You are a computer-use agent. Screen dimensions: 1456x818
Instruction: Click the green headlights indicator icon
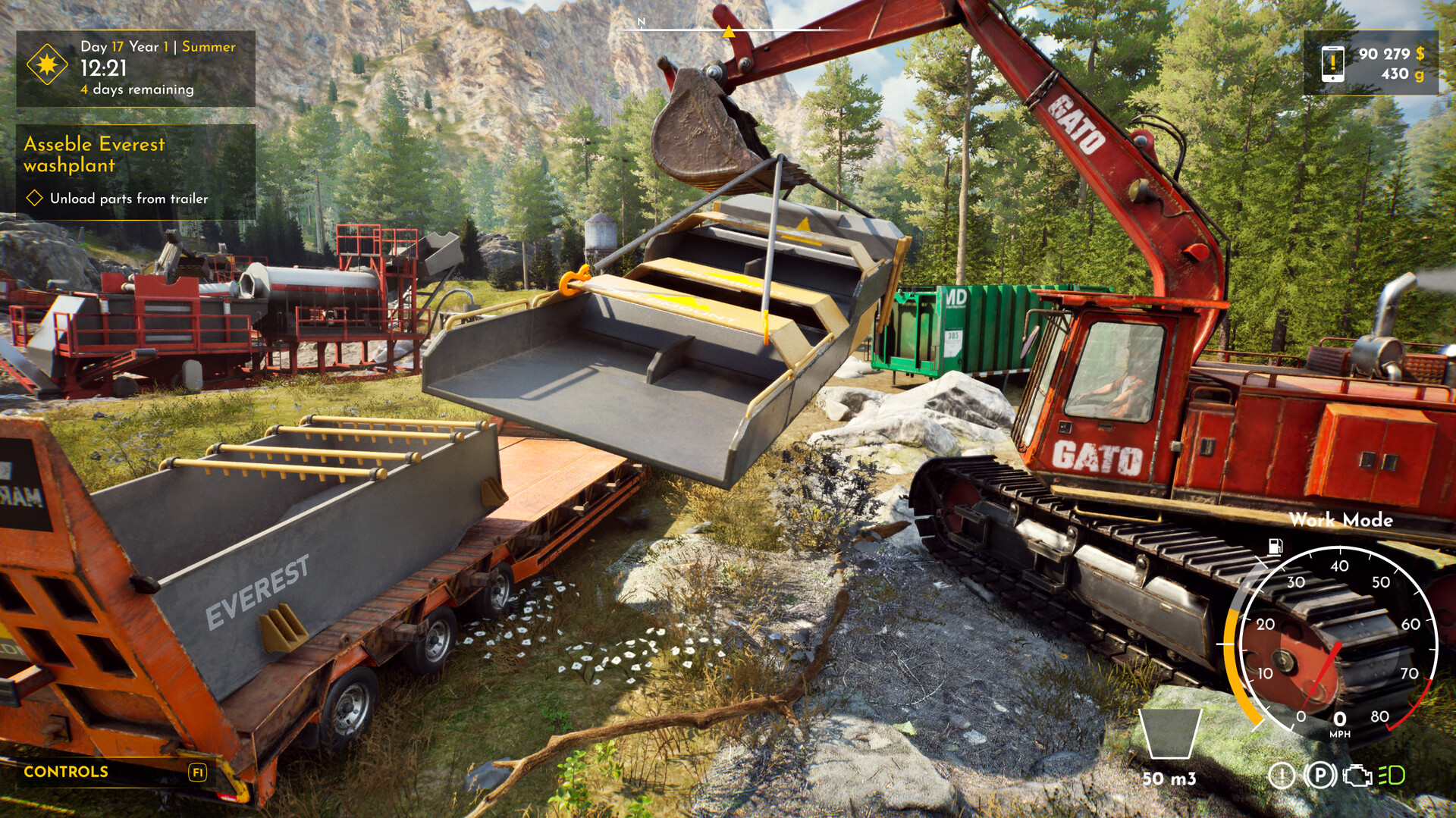point(1392,776)
